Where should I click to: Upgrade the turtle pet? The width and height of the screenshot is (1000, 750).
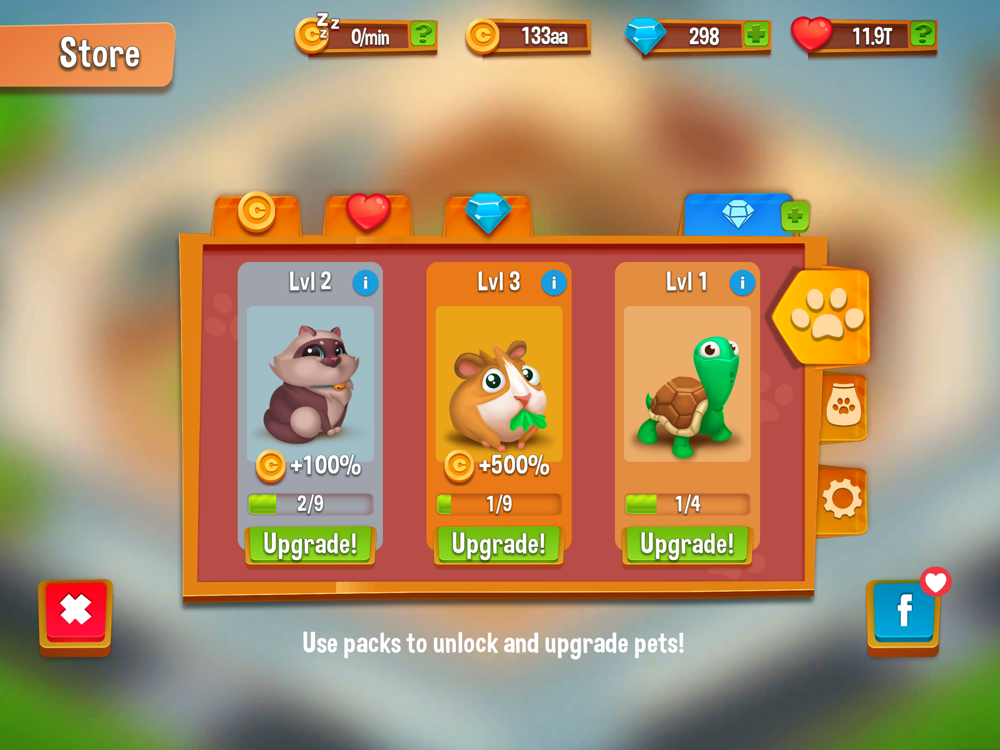click(687, 545)
